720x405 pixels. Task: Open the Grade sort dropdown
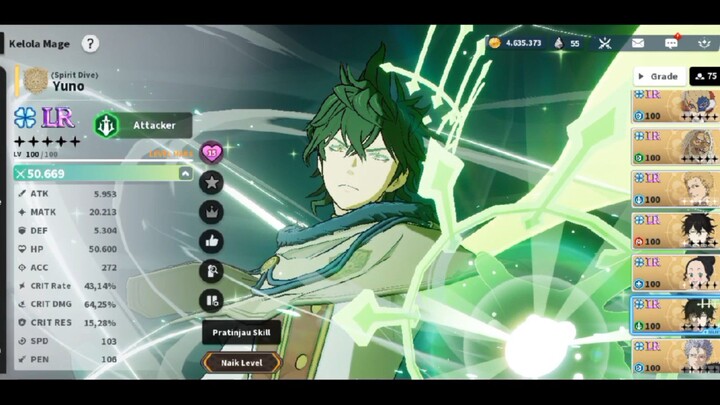658,76
